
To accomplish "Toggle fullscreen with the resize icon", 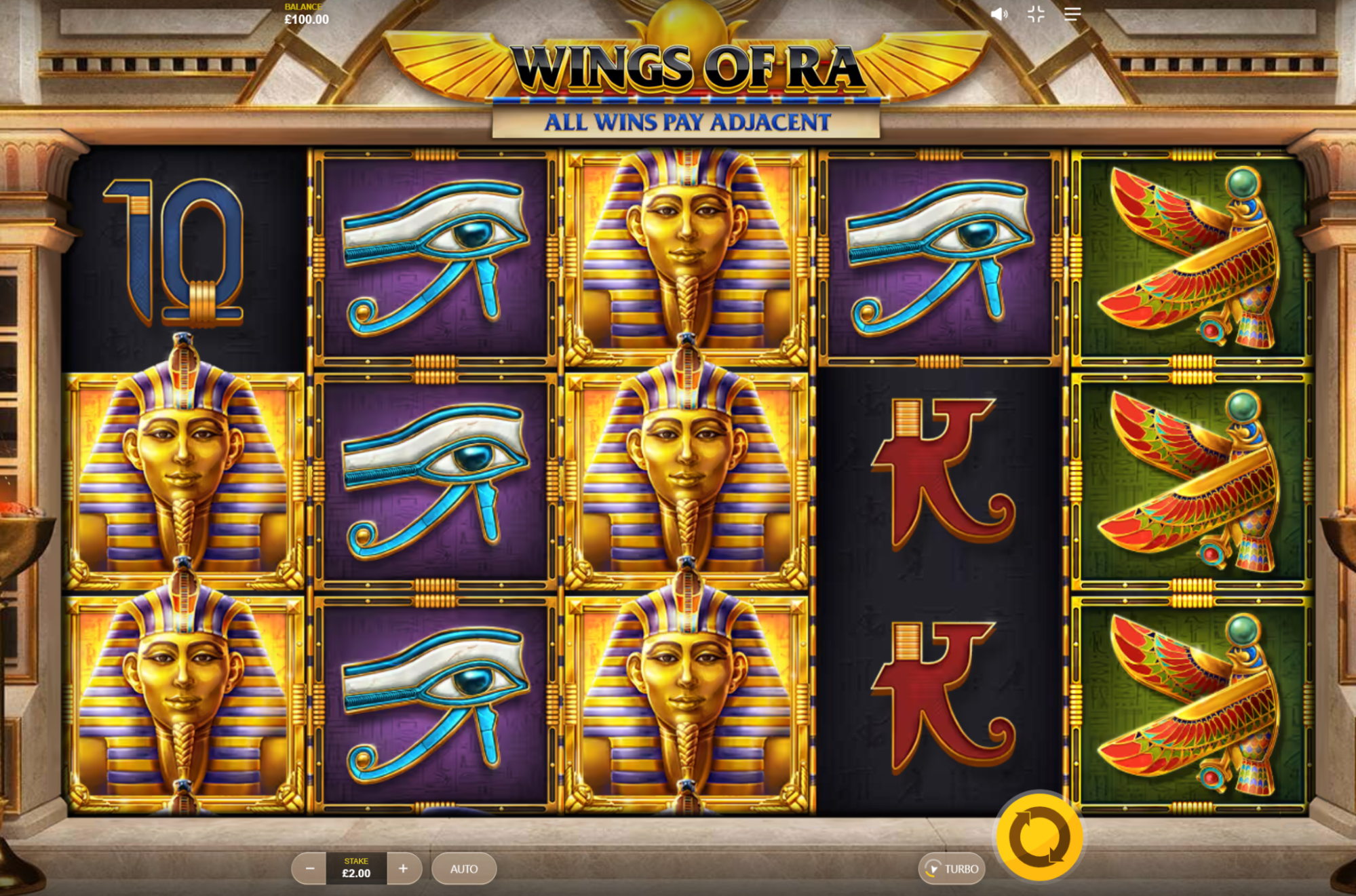I will pos(1036,14).
